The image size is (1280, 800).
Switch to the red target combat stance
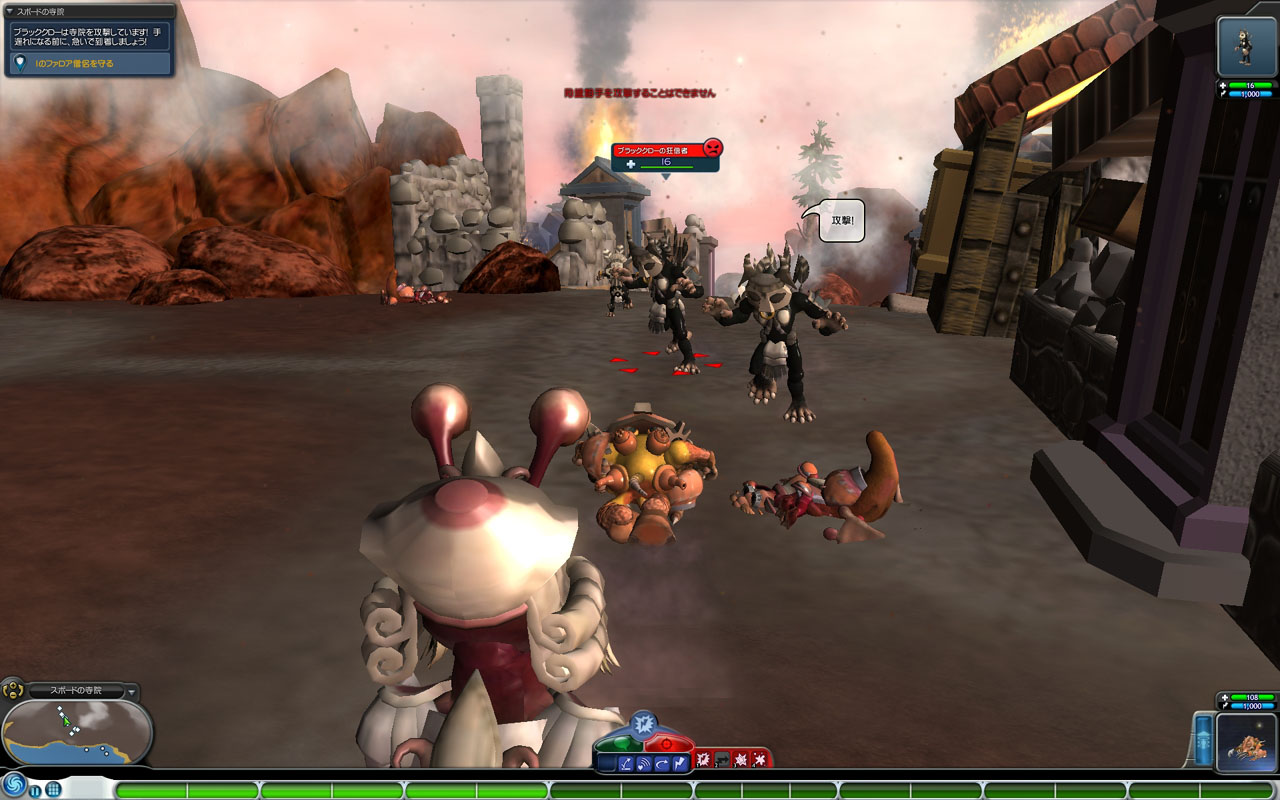[x=667, y=745]
